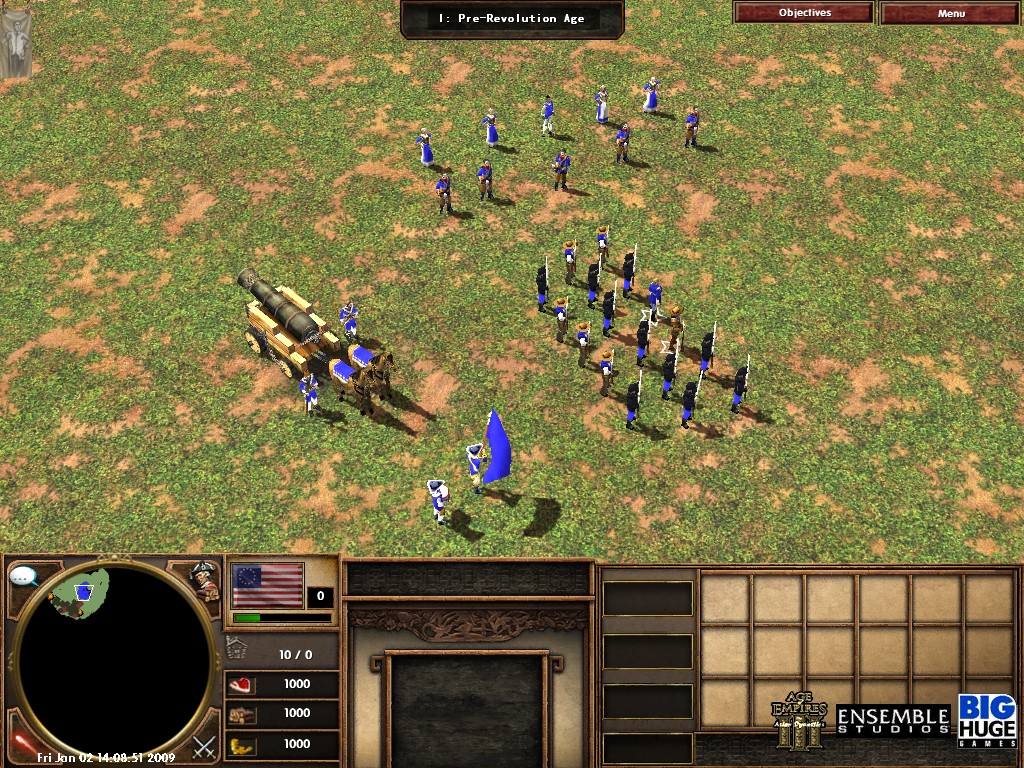1024x768 pixels.
Task: Click the population house icon
Action: click(x=237, y=649)
